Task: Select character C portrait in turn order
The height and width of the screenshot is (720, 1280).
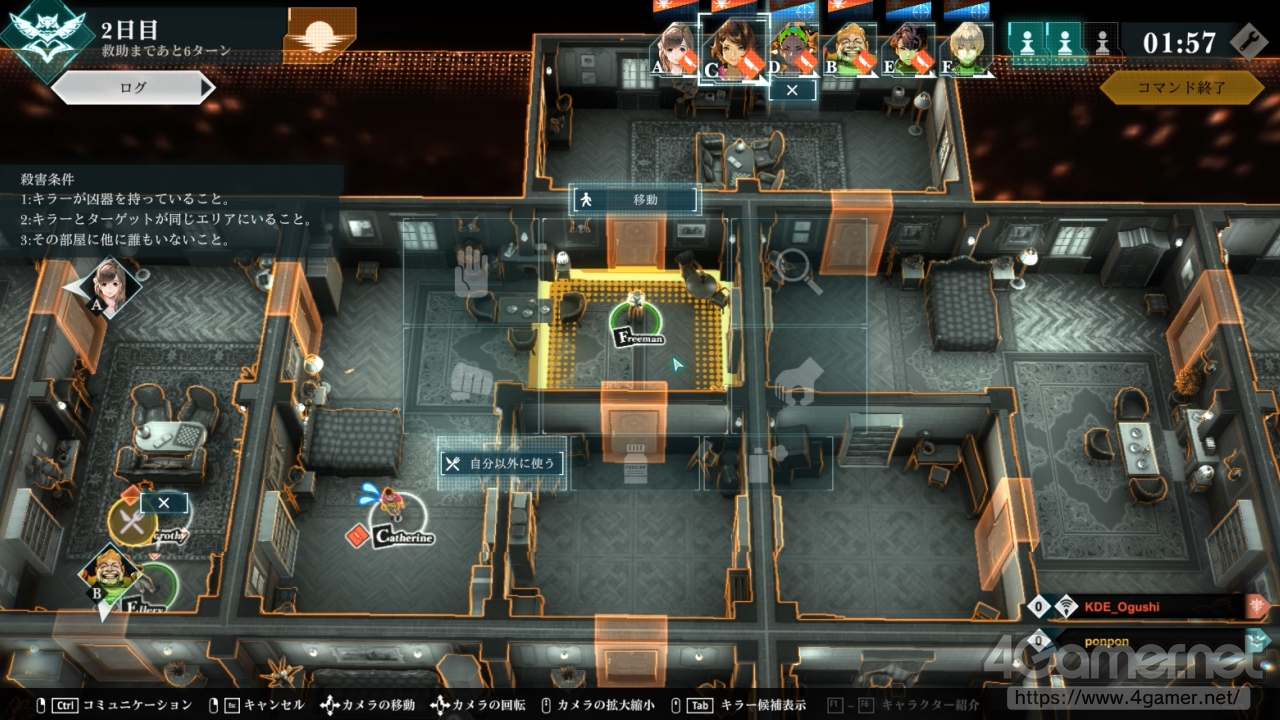Action: coord(733,47)
